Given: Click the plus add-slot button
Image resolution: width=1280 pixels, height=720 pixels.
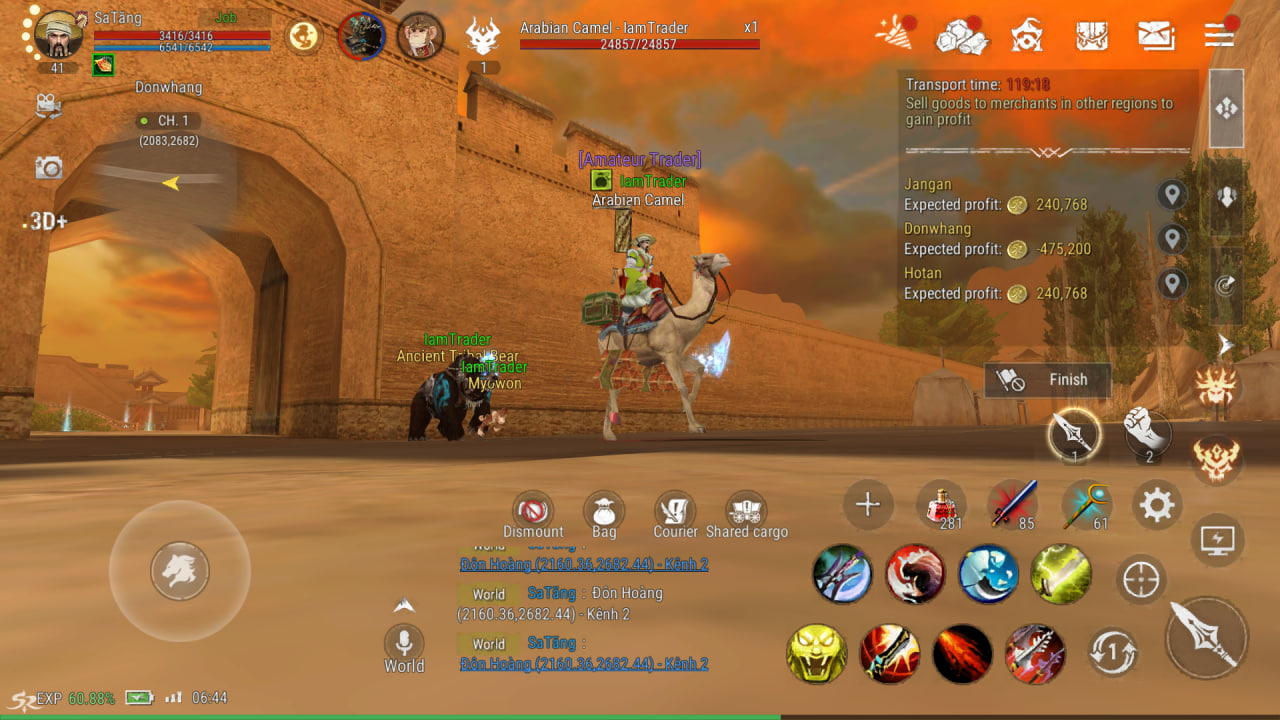Looking at the screenshot, I should pos(868,505).
